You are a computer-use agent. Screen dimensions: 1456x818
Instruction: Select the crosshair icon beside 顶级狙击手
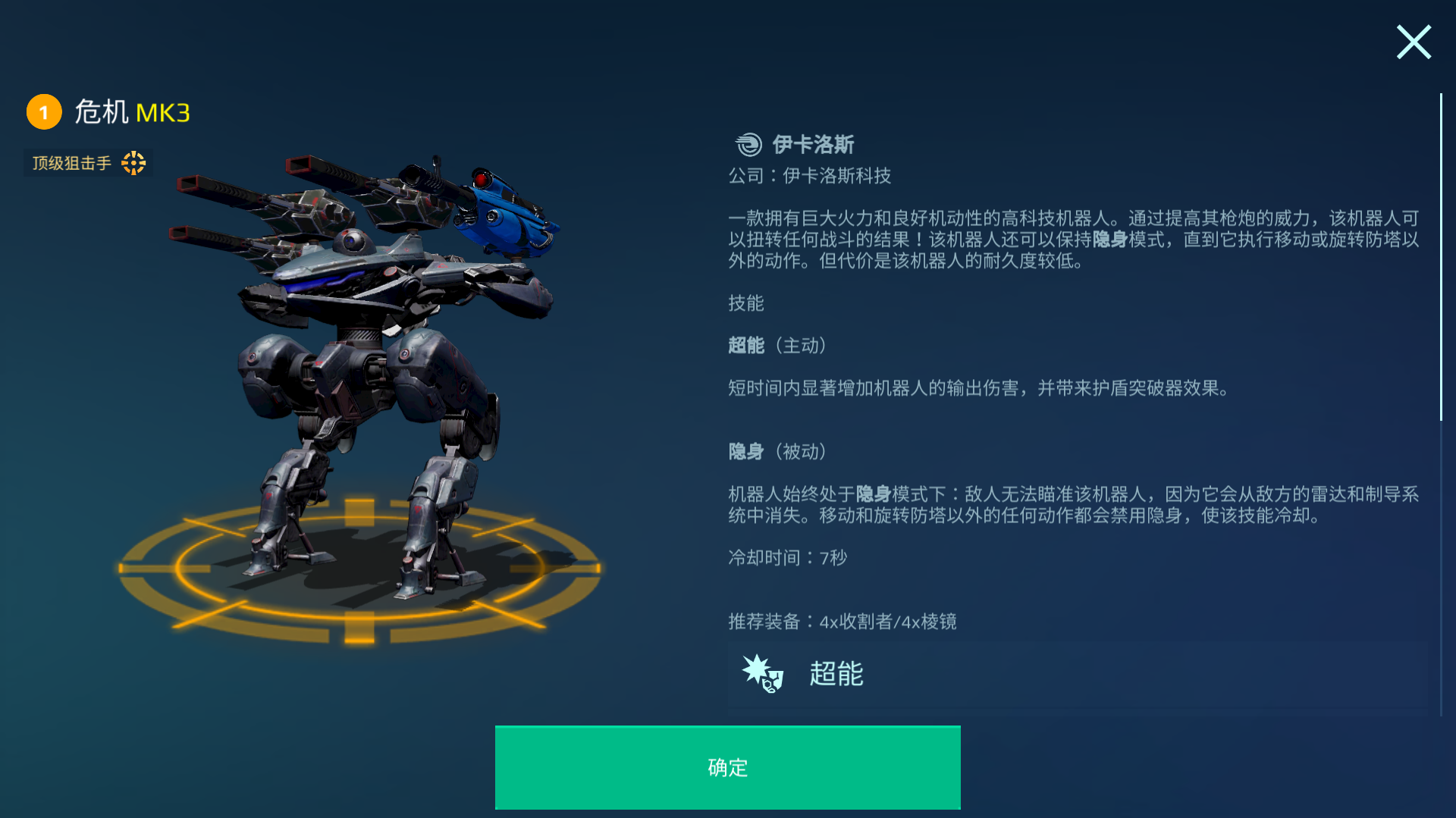(x=133, y=162)
